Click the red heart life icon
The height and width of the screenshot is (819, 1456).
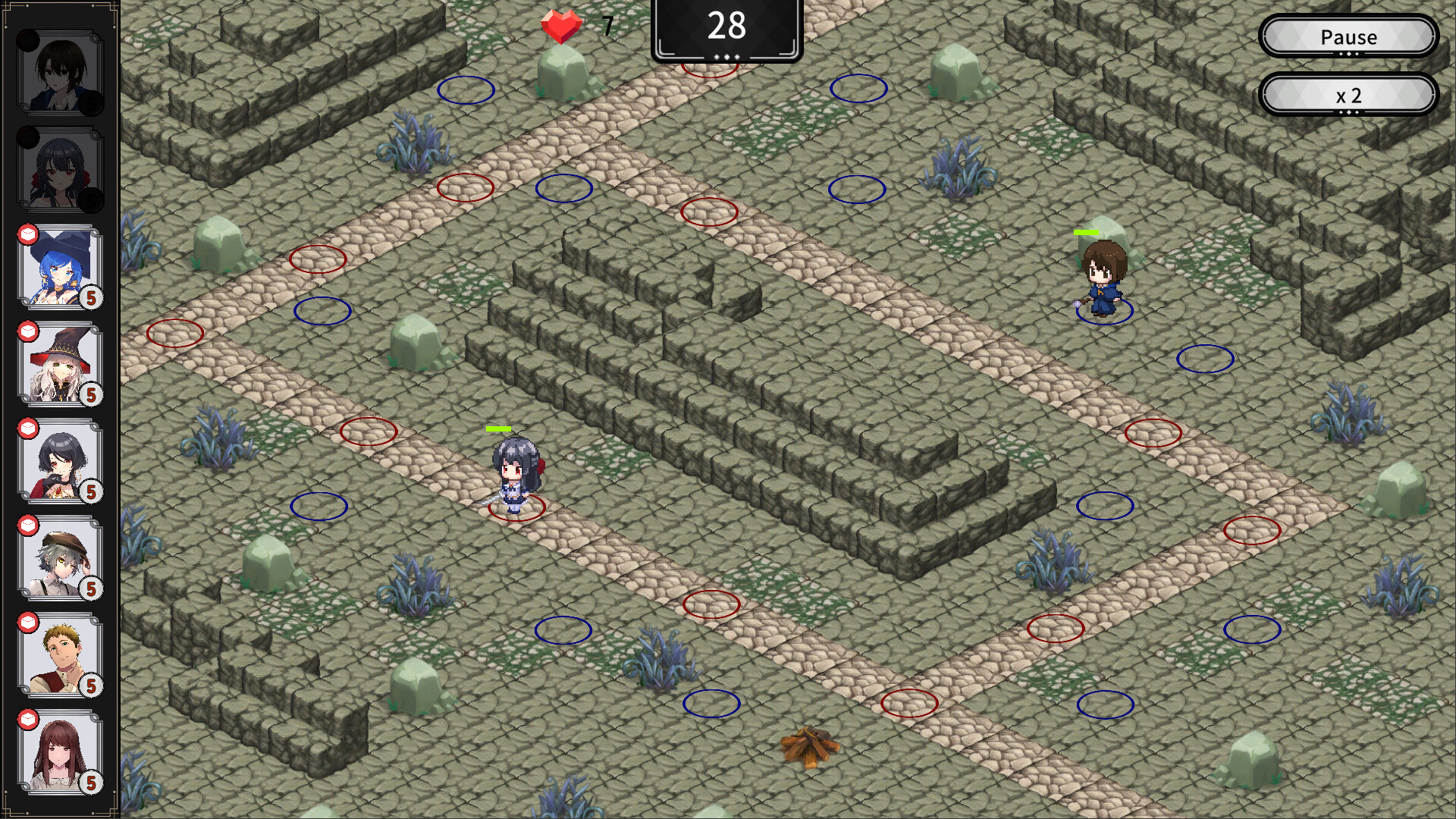(560, 27)
